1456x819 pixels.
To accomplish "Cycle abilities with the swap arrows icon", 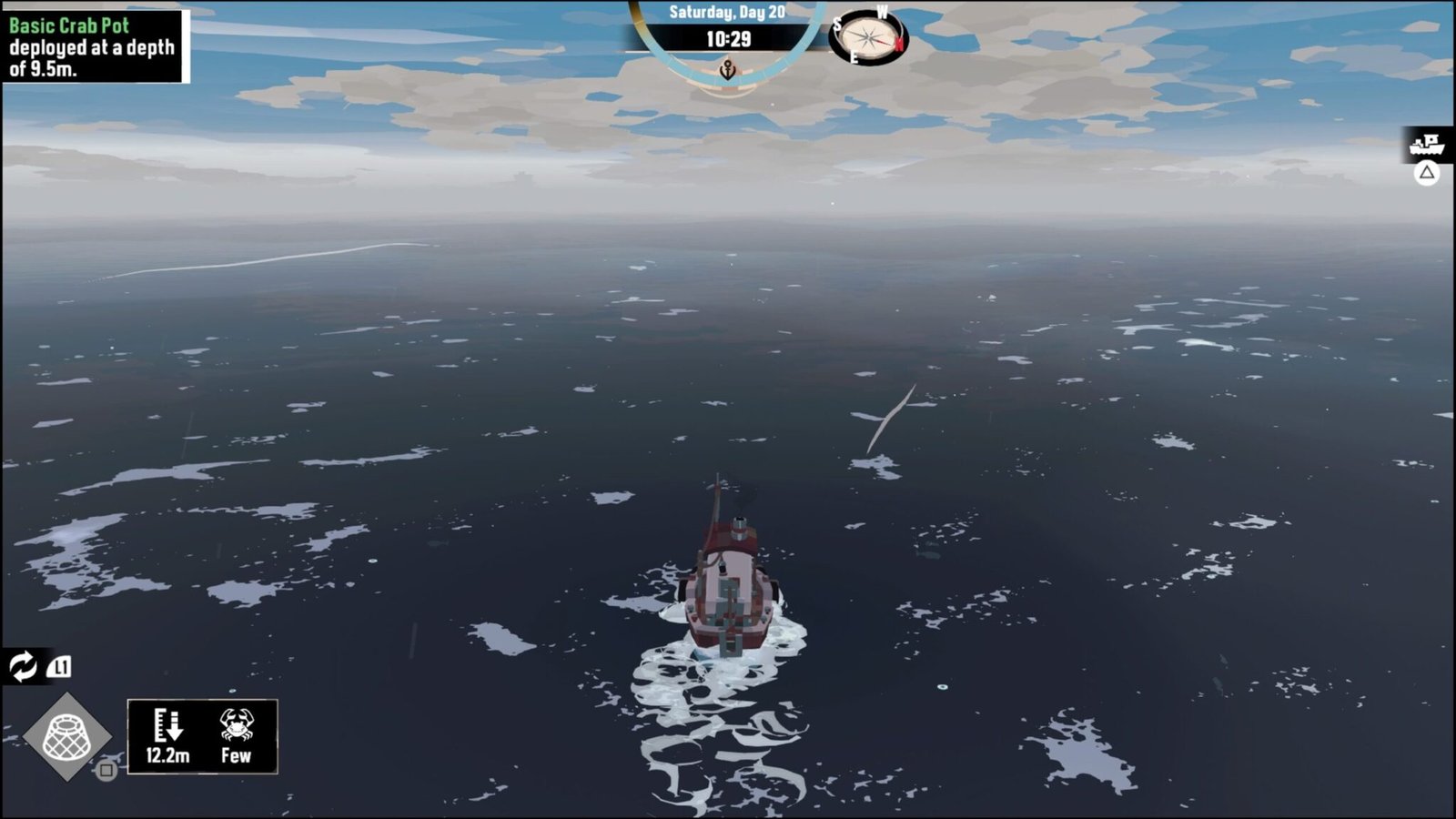I will tap(23, 666).
